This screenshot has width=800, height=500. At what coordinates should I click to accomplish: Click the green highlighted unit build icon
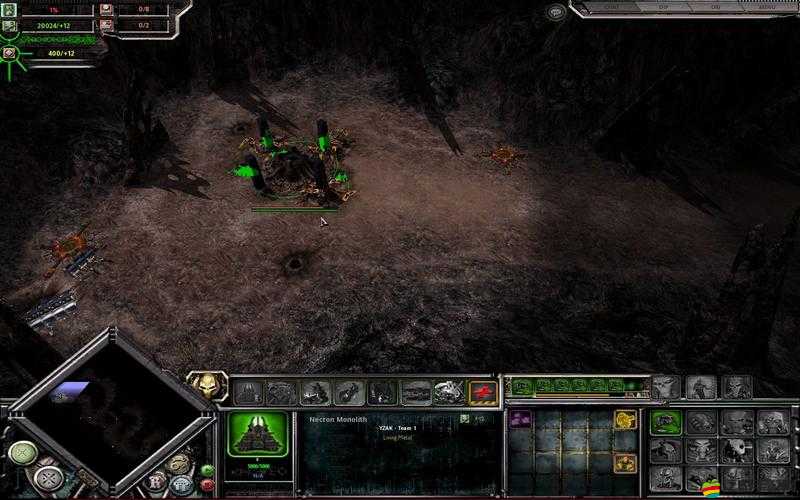point(664,423)
